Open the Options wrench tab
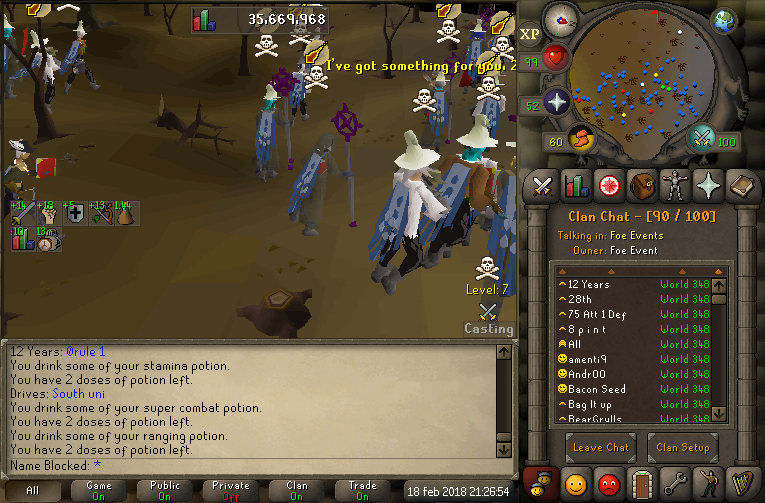Screen dimensions: 765x503 675,484
